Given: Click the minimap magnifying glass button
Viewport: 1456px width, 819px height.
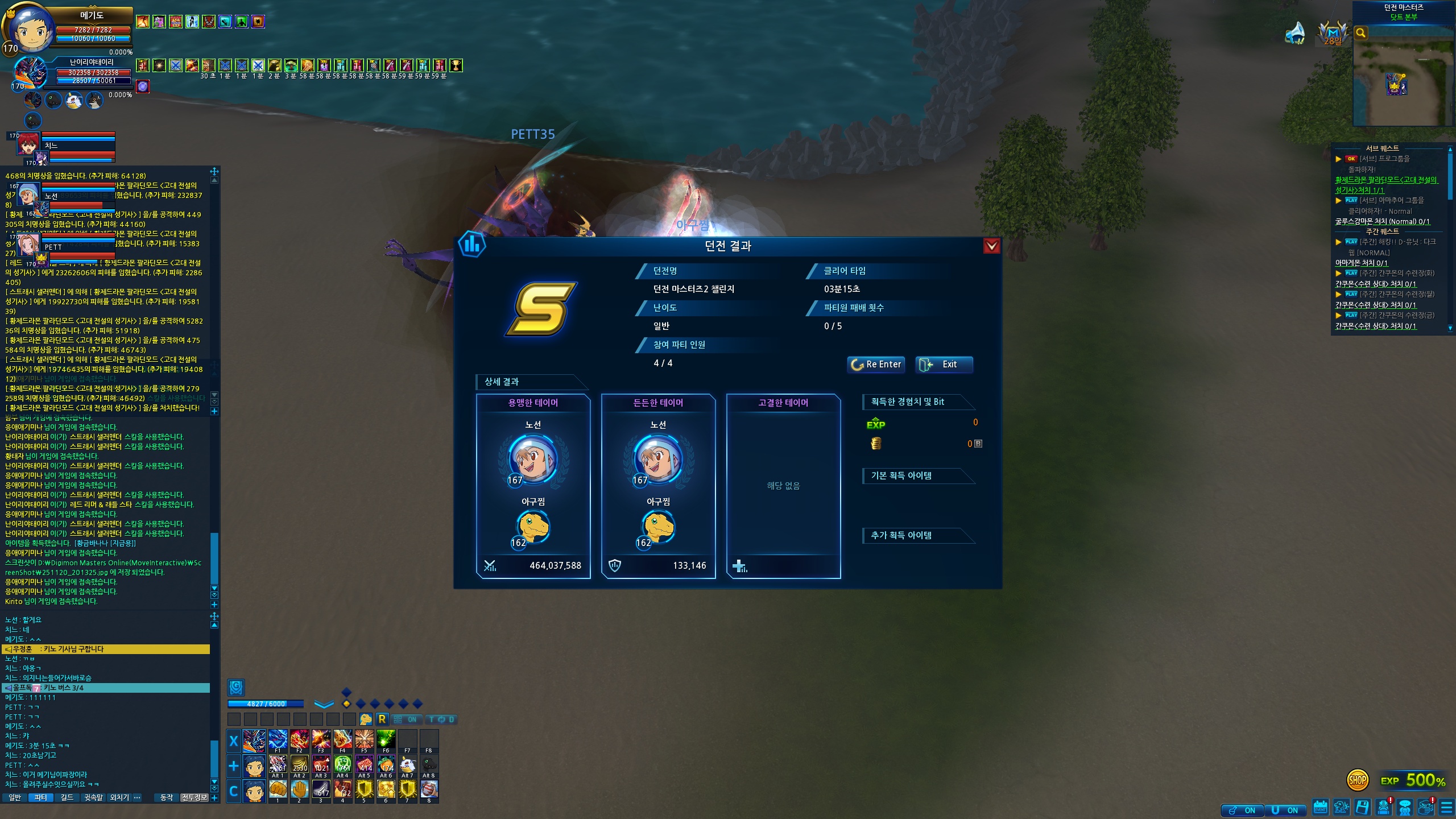Looking at the screenshot, I should (1361, 33).
